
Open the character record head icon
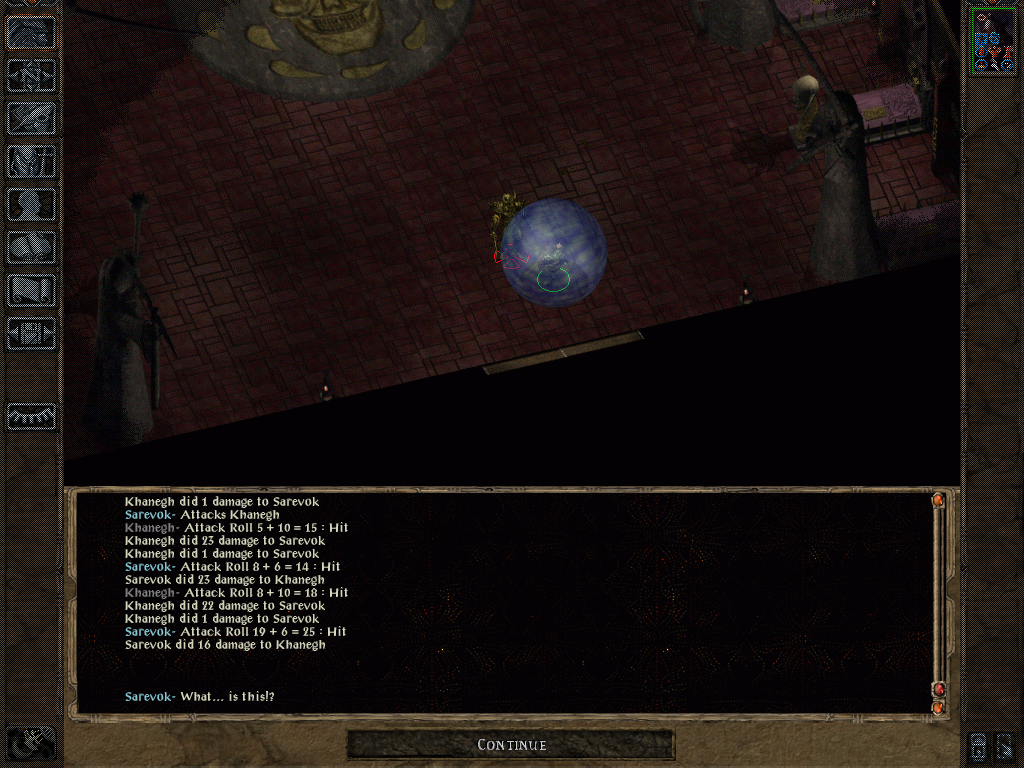point(31,204)
